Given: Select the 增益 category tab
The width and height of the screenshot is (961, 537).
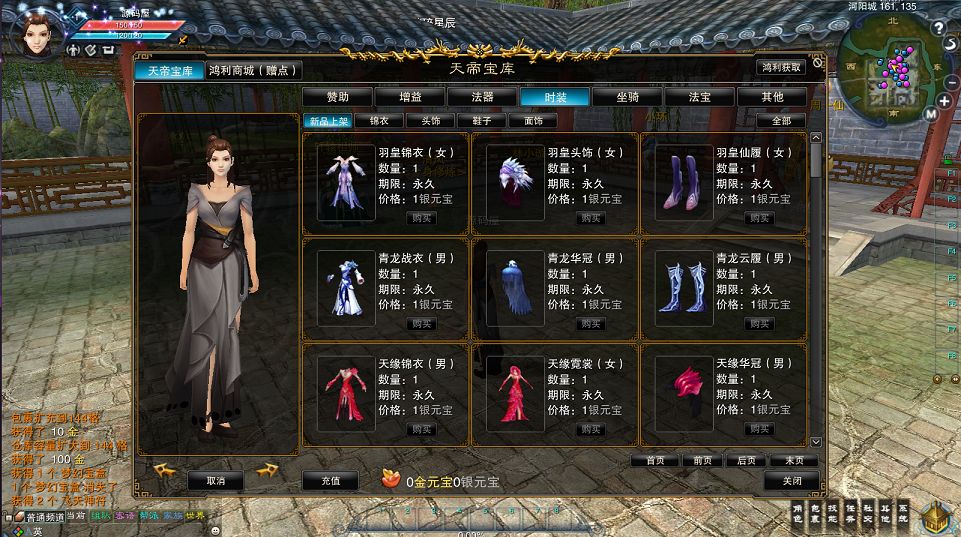Looking at the screenshot, I should tap(410, 97).
